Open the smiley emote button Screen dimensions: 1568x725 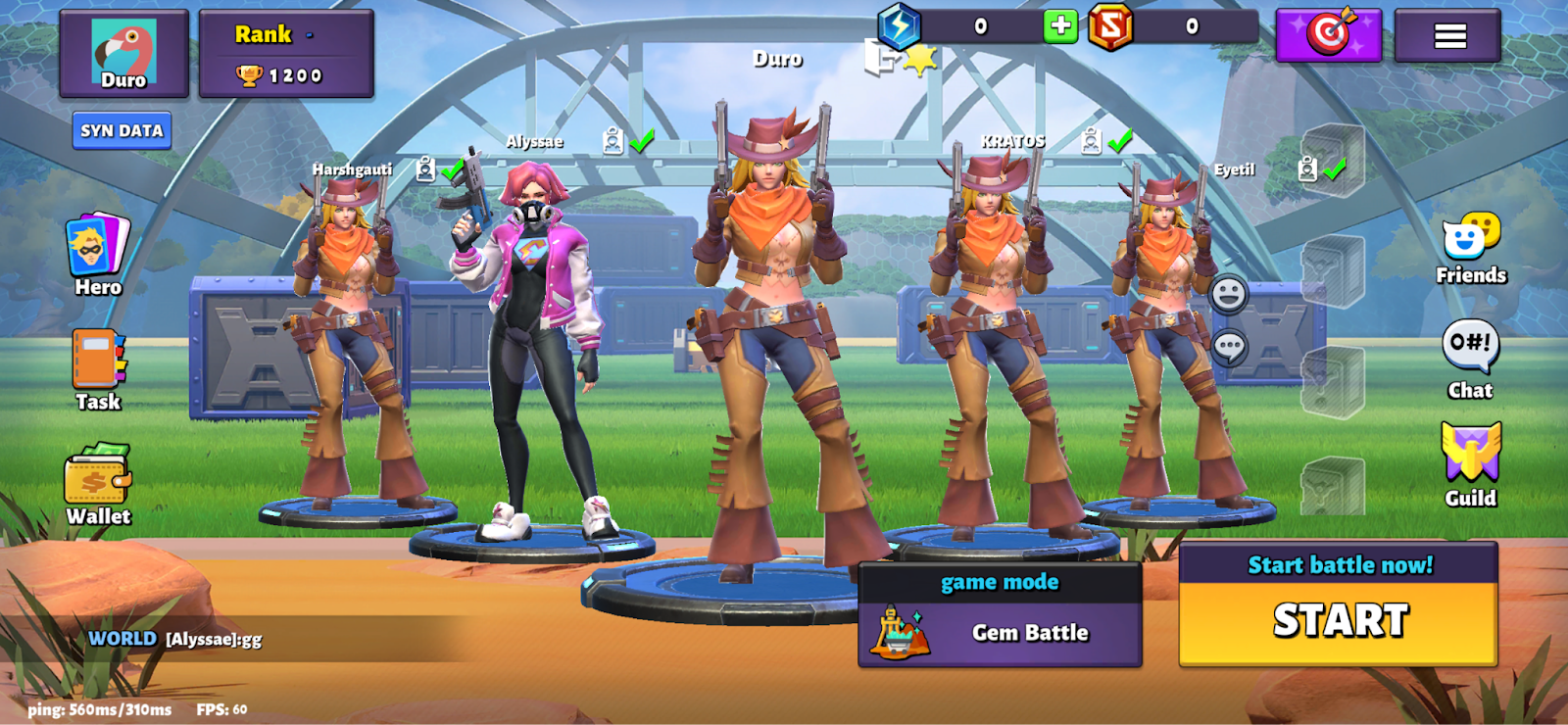1228,293
